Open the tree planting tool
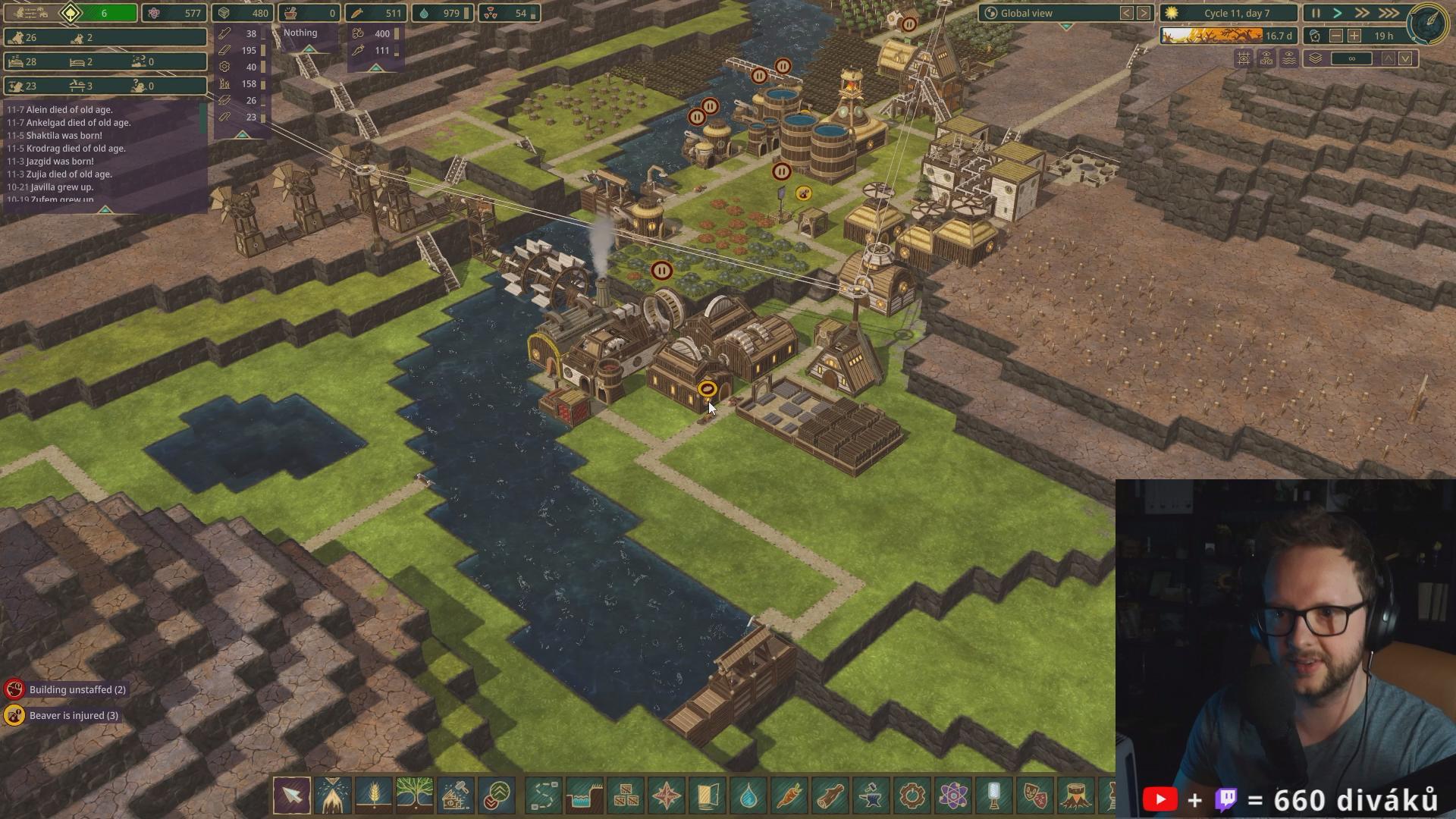The height and width of the screenshot is (819, 1456). tap(415, 795)
